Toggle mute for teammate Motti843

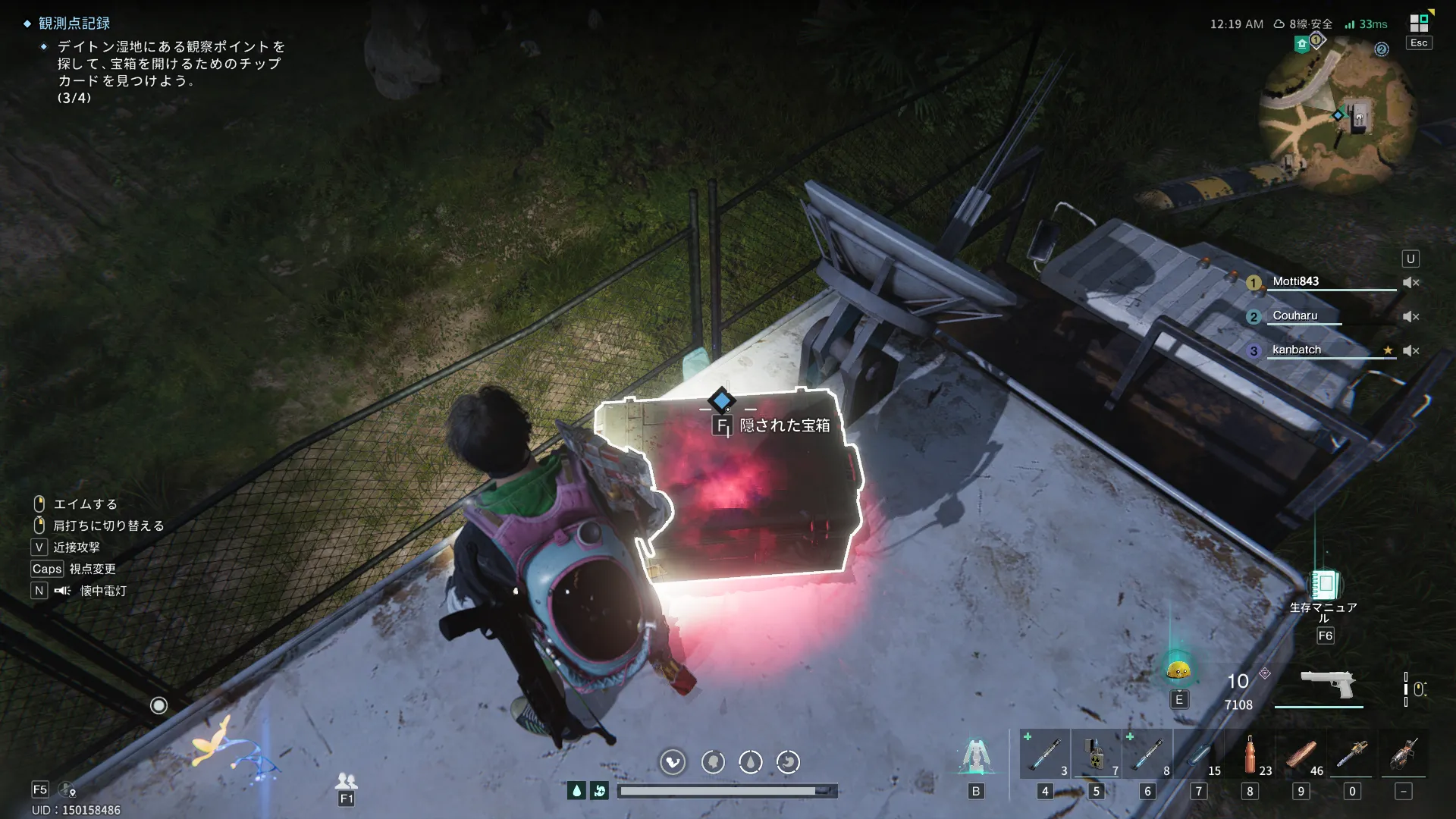pyautogui.click(x=1410, y=283)
